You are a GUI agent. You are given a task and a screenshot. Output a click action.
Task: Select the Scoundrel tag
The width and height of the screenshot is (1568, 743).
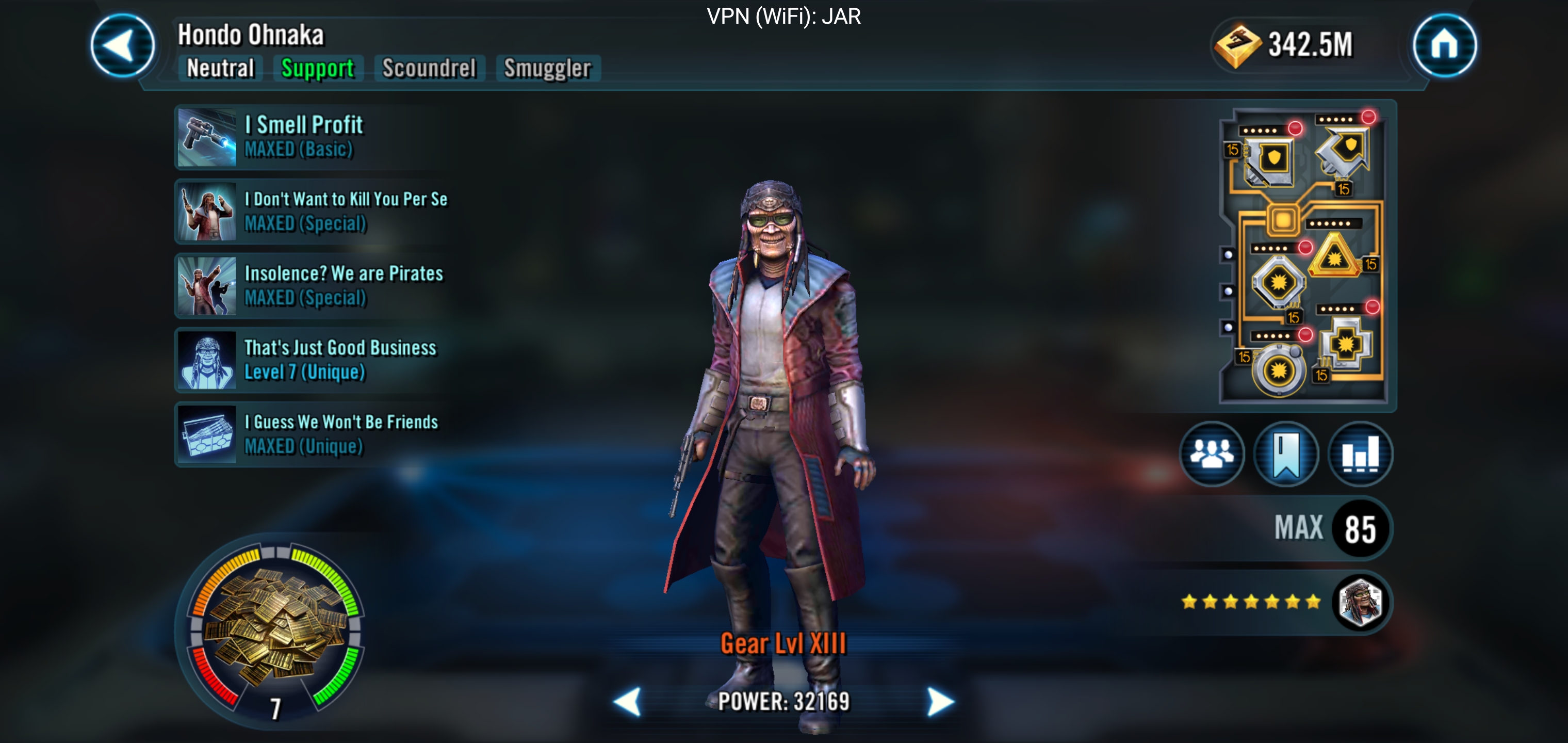pyautogui.click(x=429, y=68)
